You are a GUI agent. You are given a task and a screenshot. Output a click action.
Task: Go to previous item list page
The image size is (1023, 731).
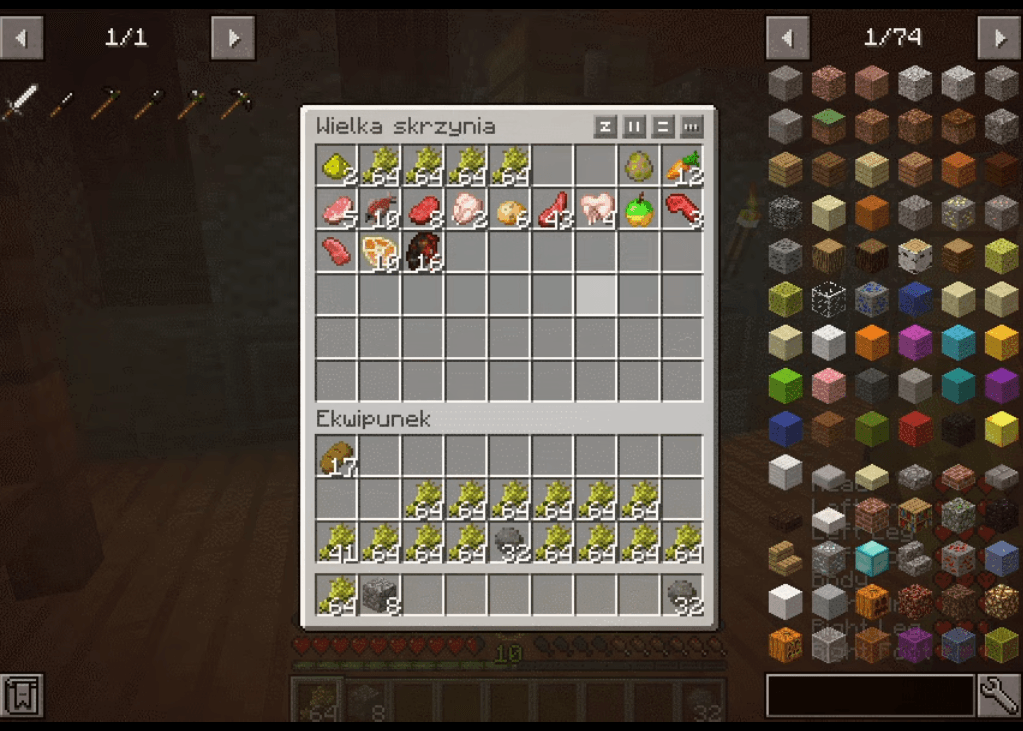point(787,38)
